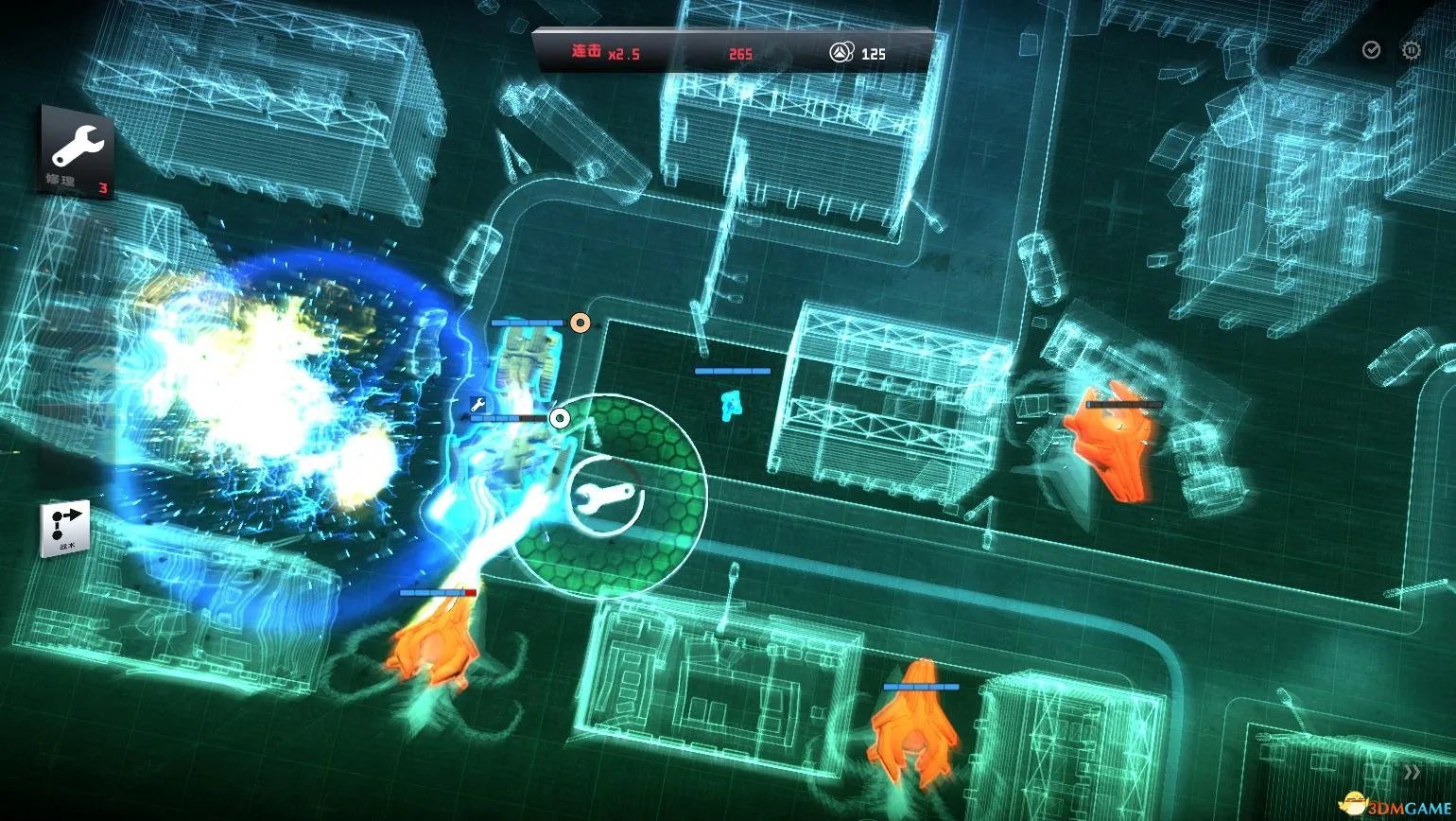Viewport: 1456px width, 821px height.
Task: Activate the 修理 wrench repair ability
Action: coord(77,151)
